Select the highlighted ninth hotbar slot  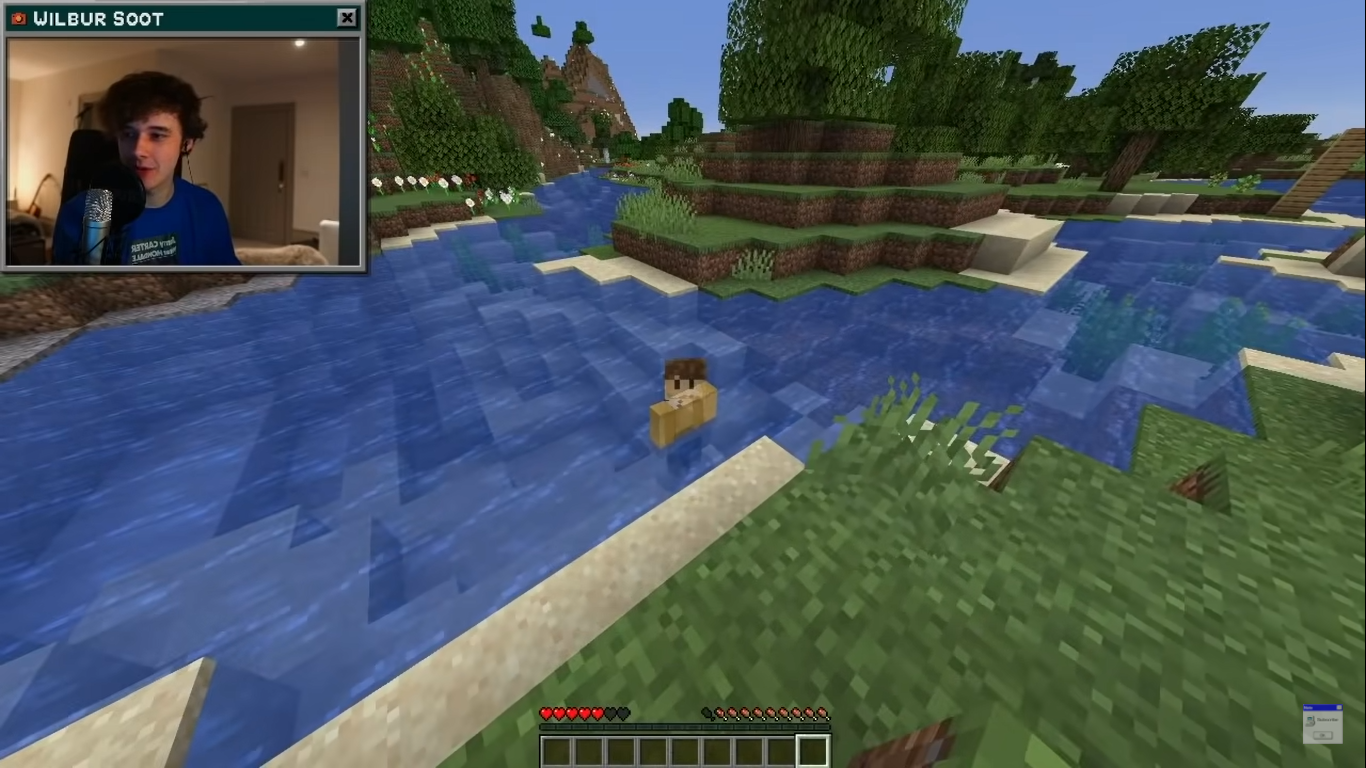811,750
